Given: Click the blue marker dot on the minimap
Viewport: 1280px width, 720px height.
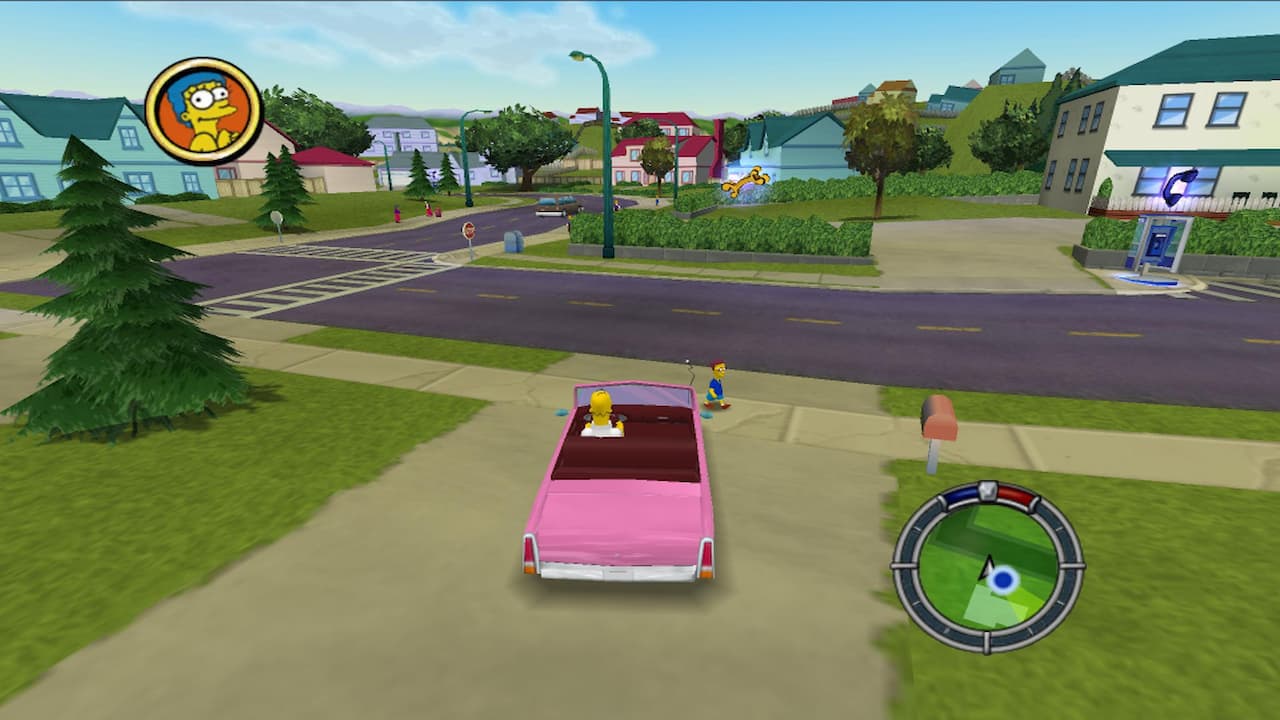Looking at the screenshot, I should [x=1003, y=578].
